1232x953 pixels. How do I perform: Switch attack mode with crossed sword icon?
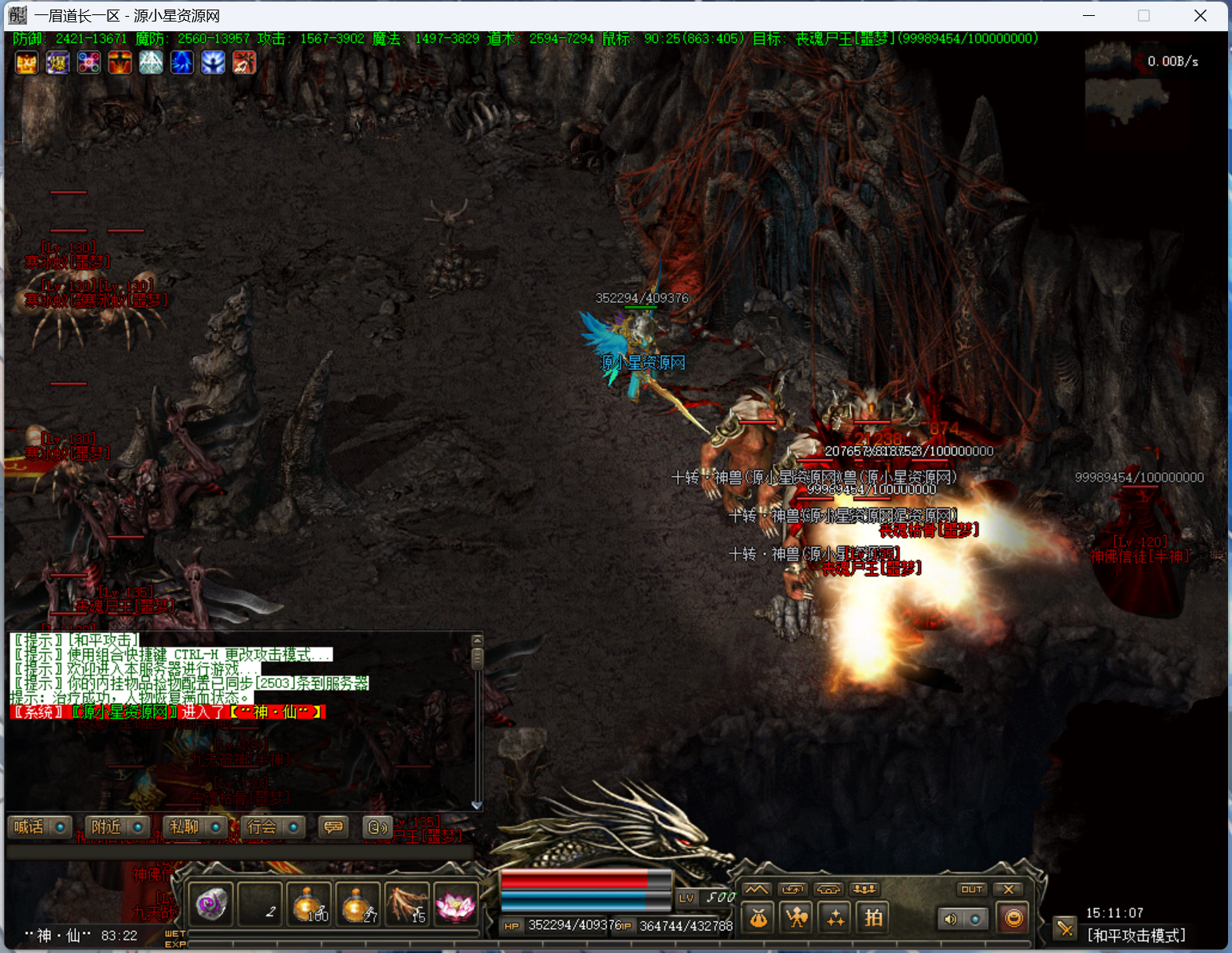click(1065, 927)
